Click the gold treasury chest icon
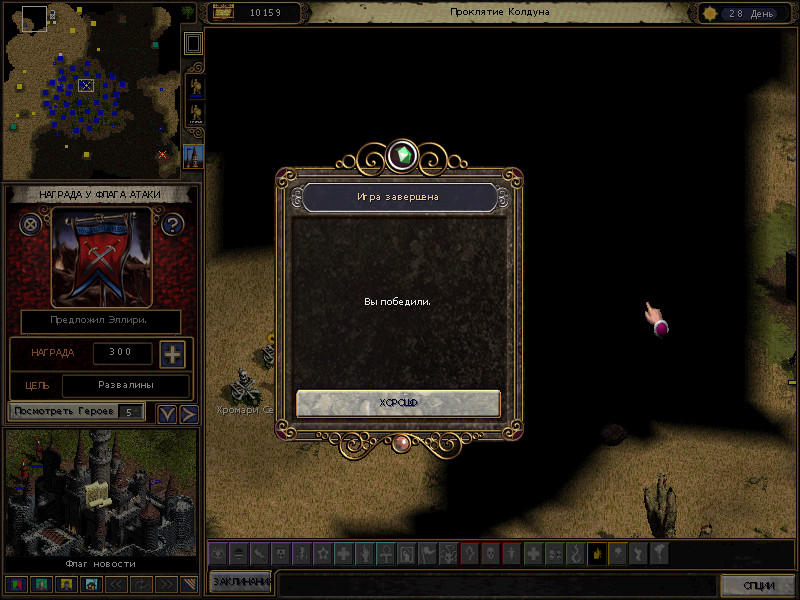800x600 pixels. tap(223, 12)
